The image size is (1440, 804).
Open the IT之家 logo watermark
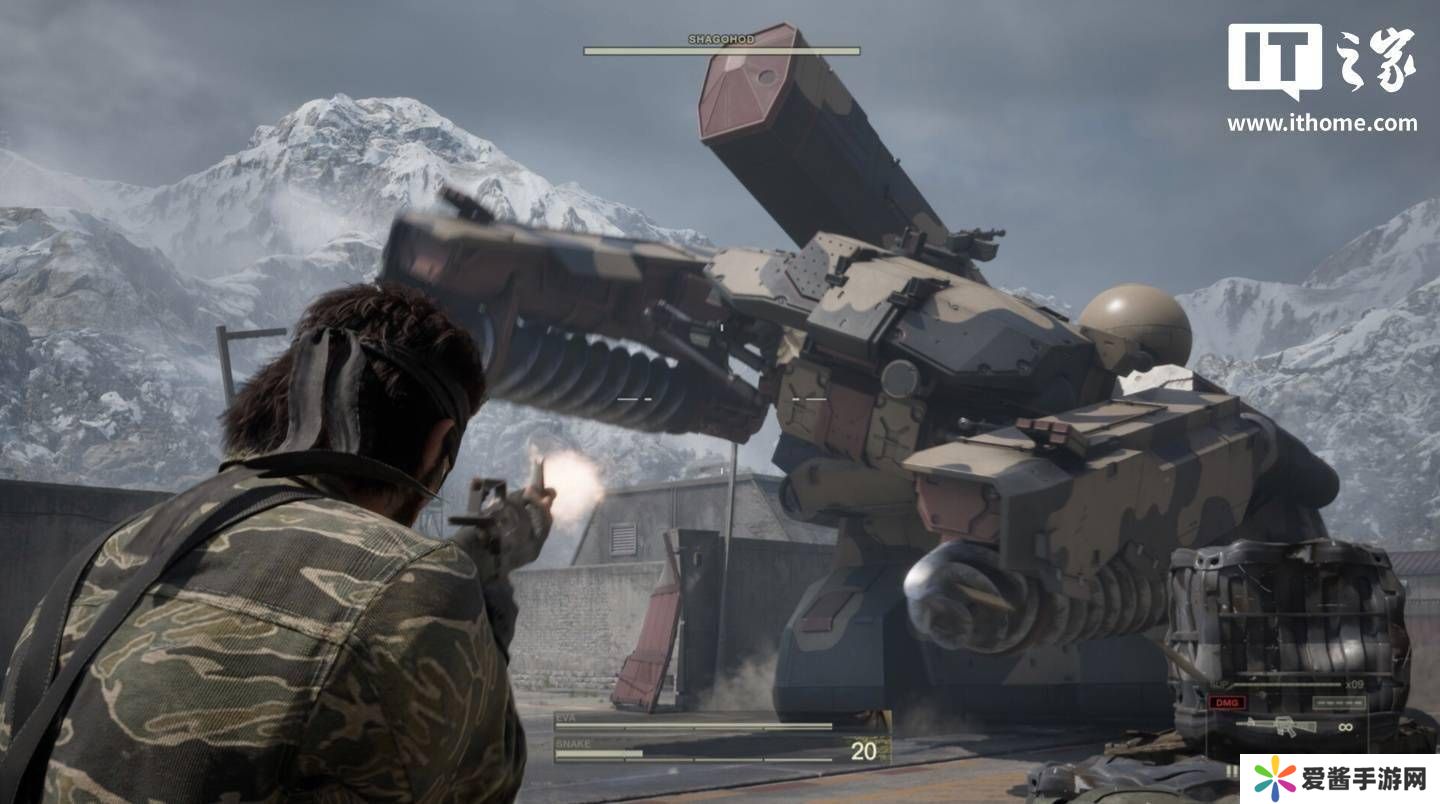click(1322, 62)
